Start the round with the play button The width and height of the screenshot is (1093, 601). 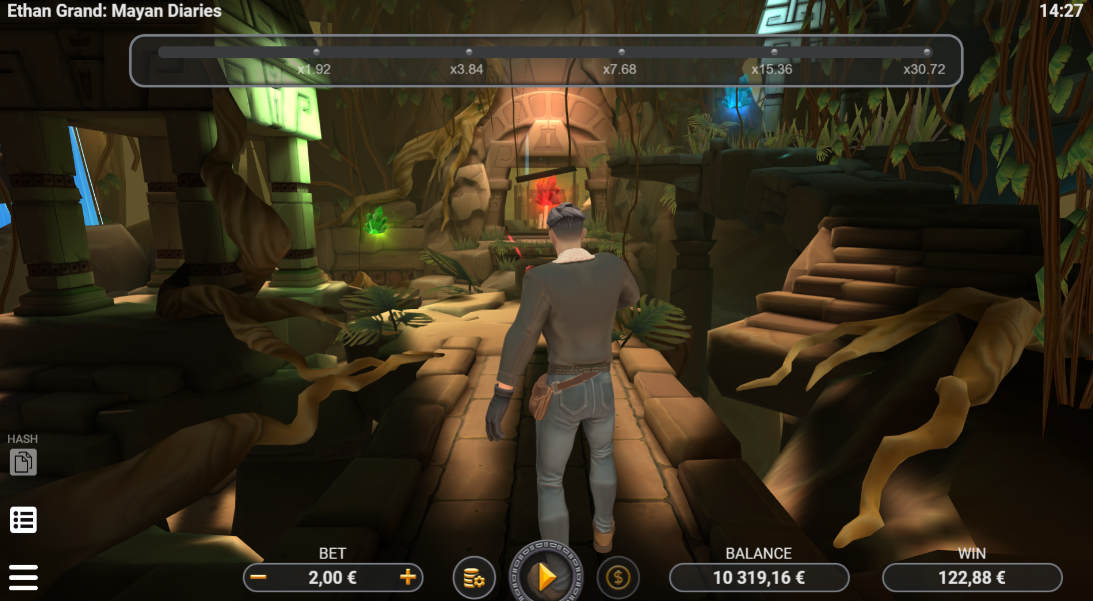546,576
